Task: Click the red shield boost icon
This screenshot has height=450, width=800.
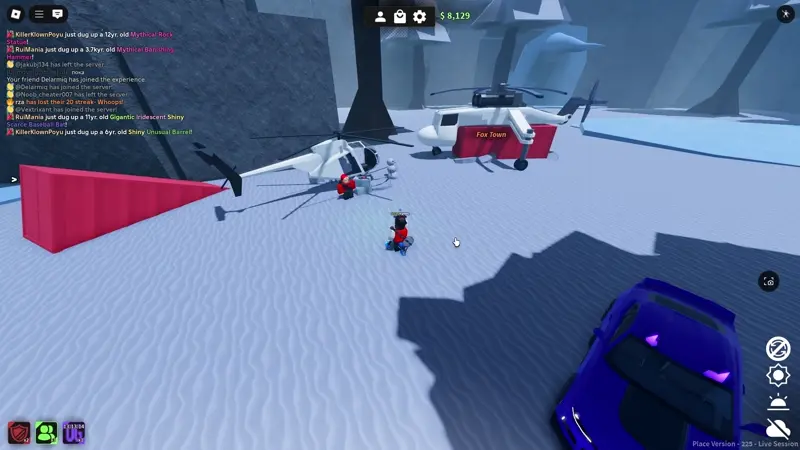Action: point(19,432)
